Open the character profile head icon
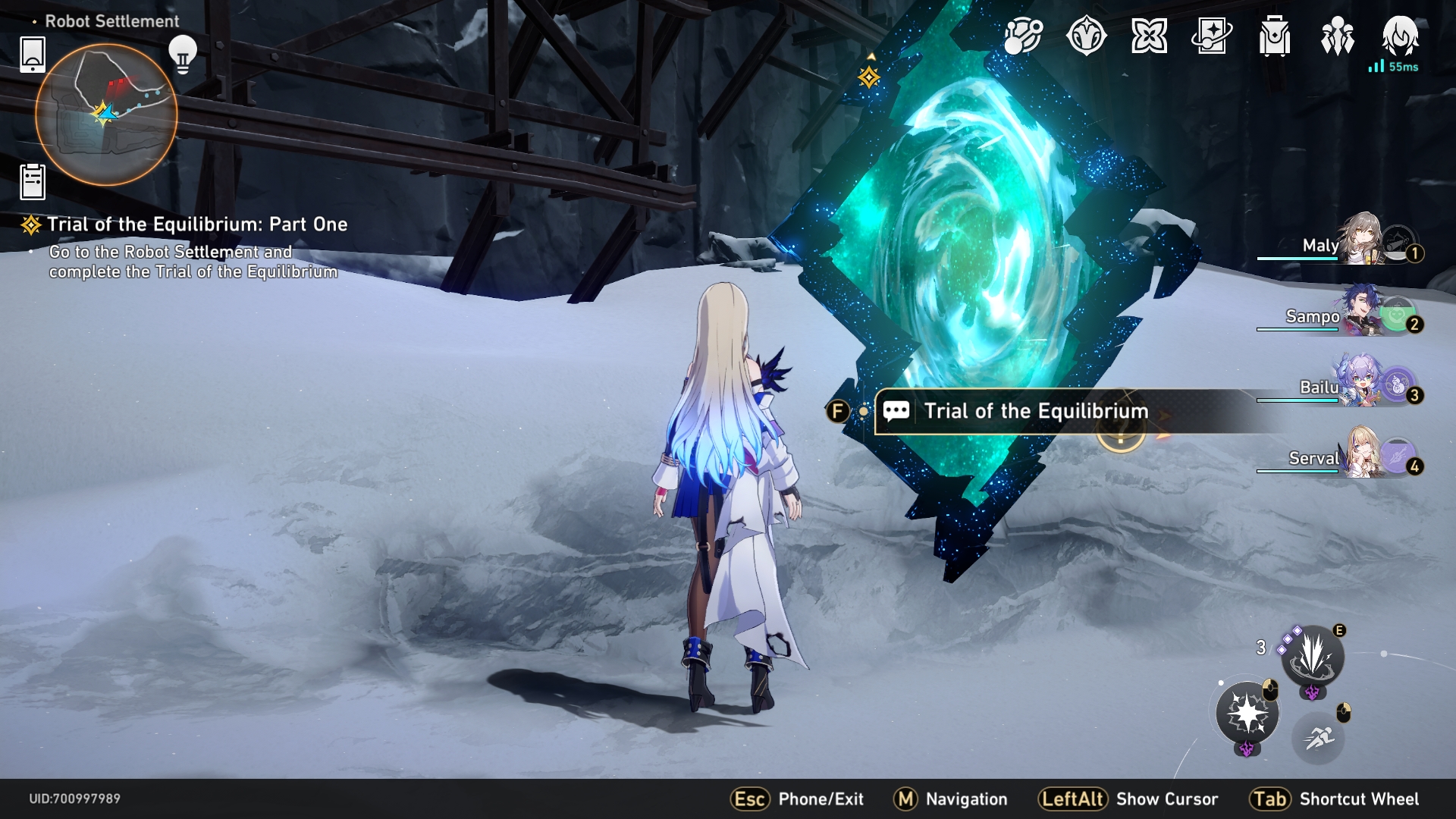 [1400, 35]
